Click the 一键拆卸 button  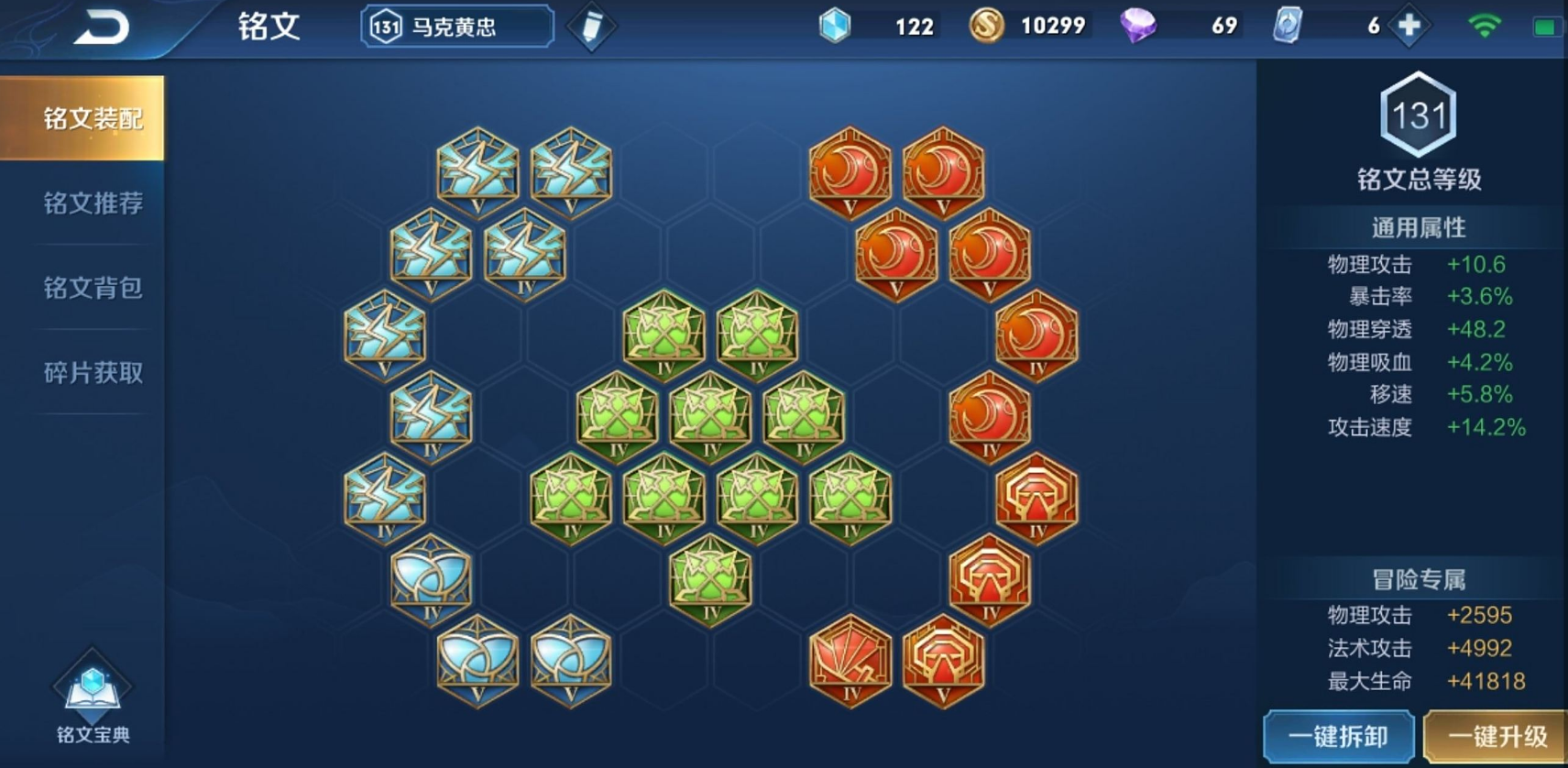click(x=1338, y=737)
